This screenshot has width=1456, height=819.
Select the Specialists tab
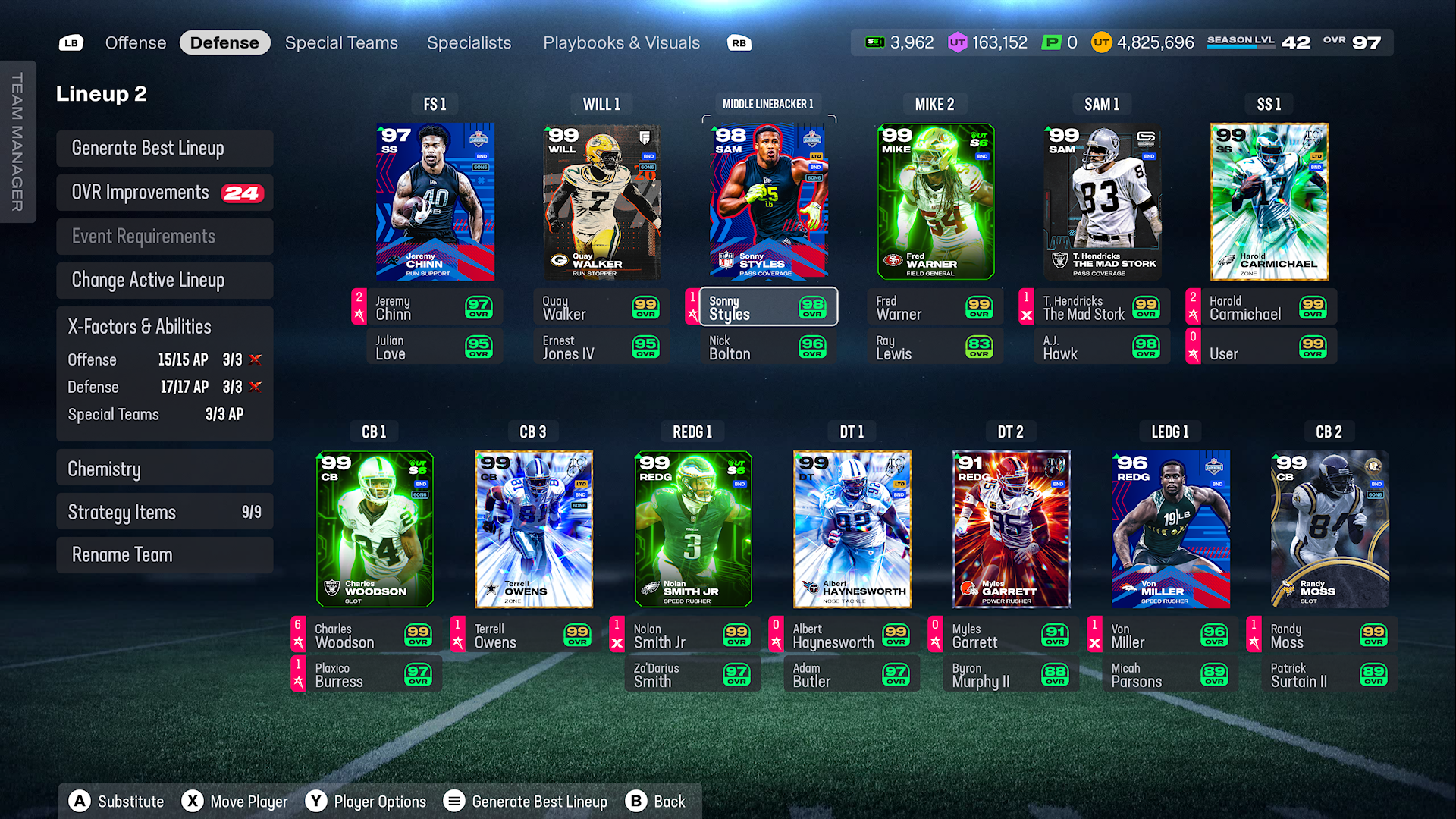pos(469,43)
